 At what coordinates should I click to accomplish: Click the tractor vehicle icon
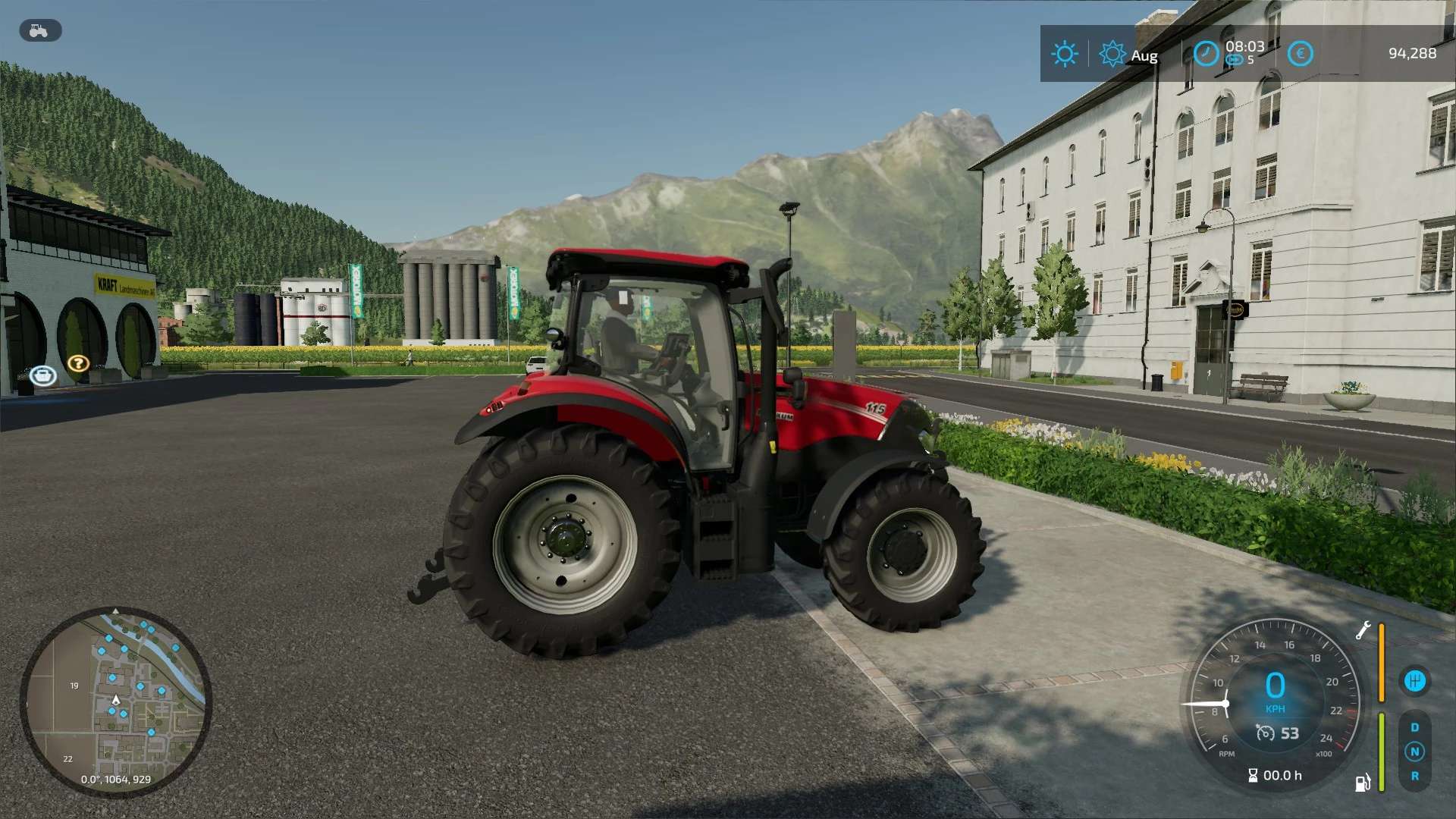click(x=39, y=31)
